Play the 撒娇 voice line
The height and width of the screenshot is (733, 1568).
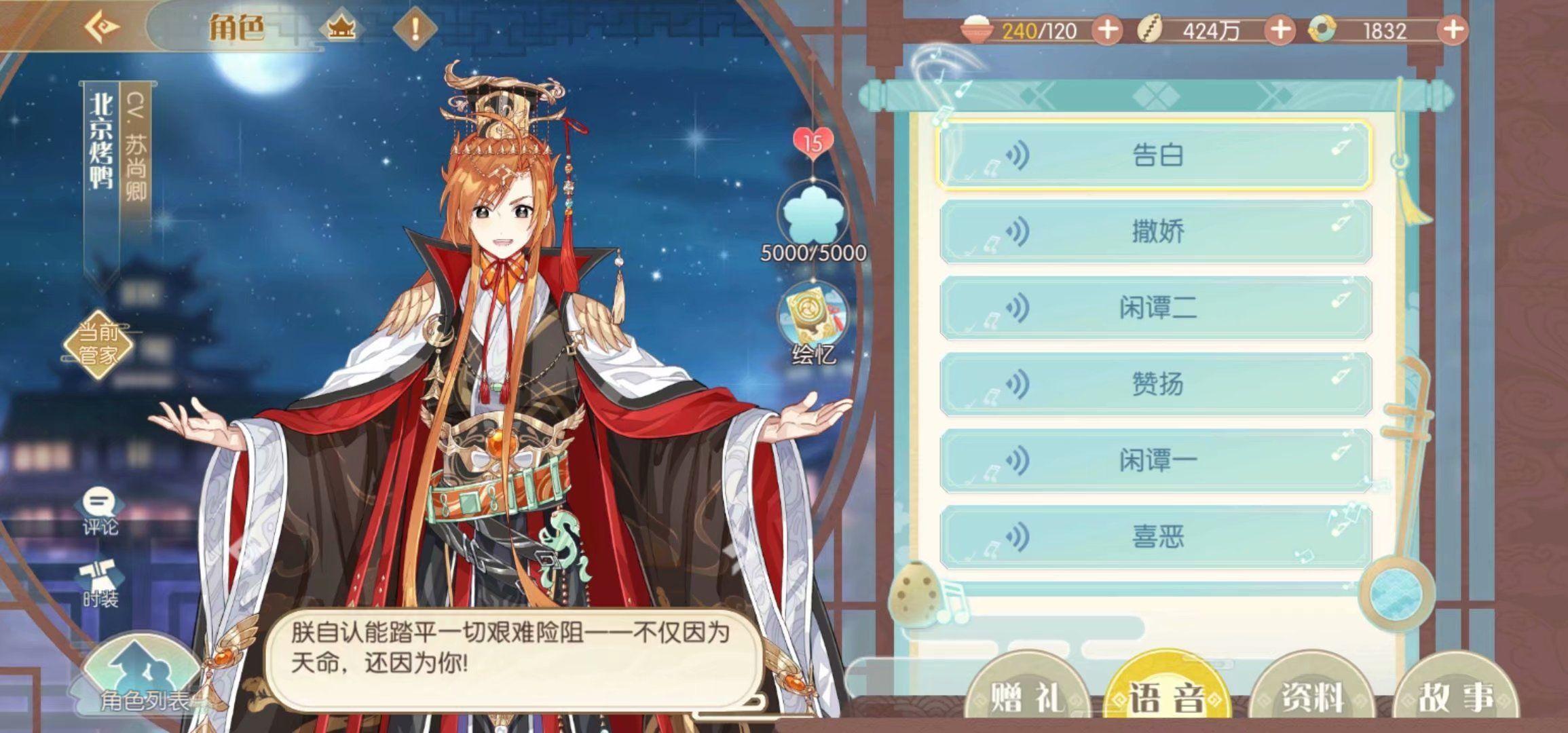tap(1155, 232)
